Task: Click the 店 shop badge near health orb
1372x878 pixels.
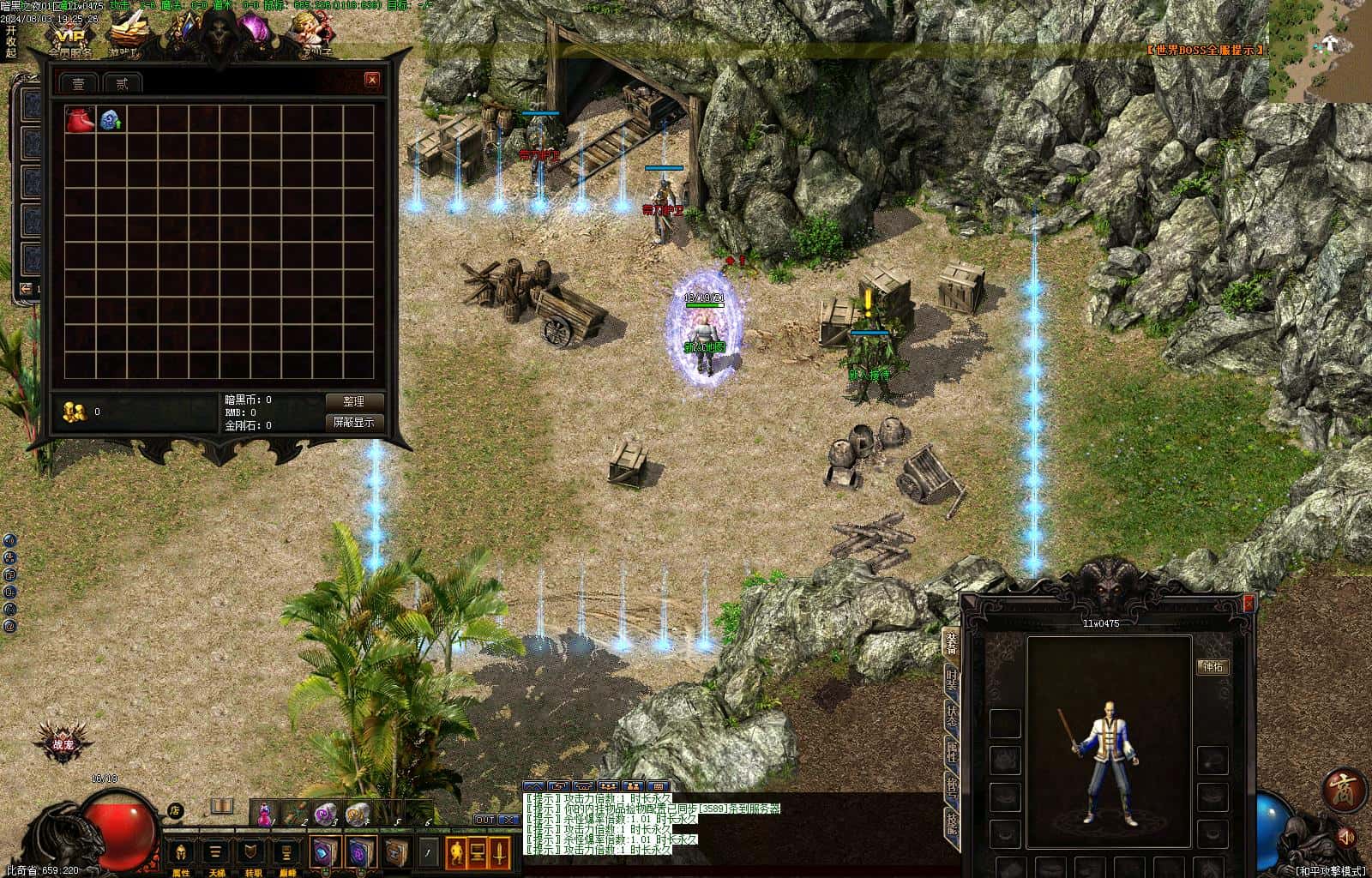Action: [x=175, y=809]
